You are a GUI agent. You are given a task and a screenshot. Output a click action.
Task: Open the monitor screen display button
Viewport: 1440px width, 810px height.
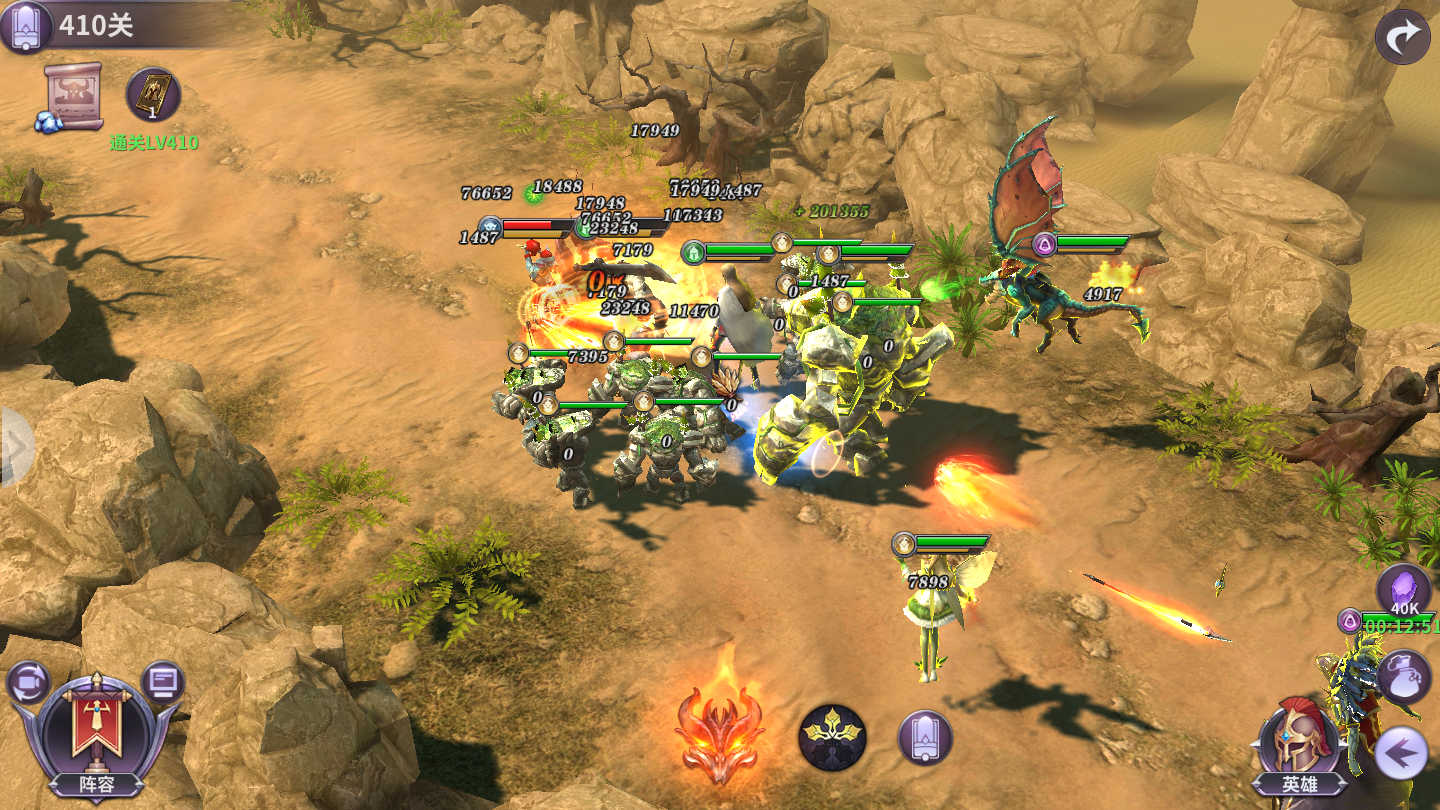pos(163,683)
